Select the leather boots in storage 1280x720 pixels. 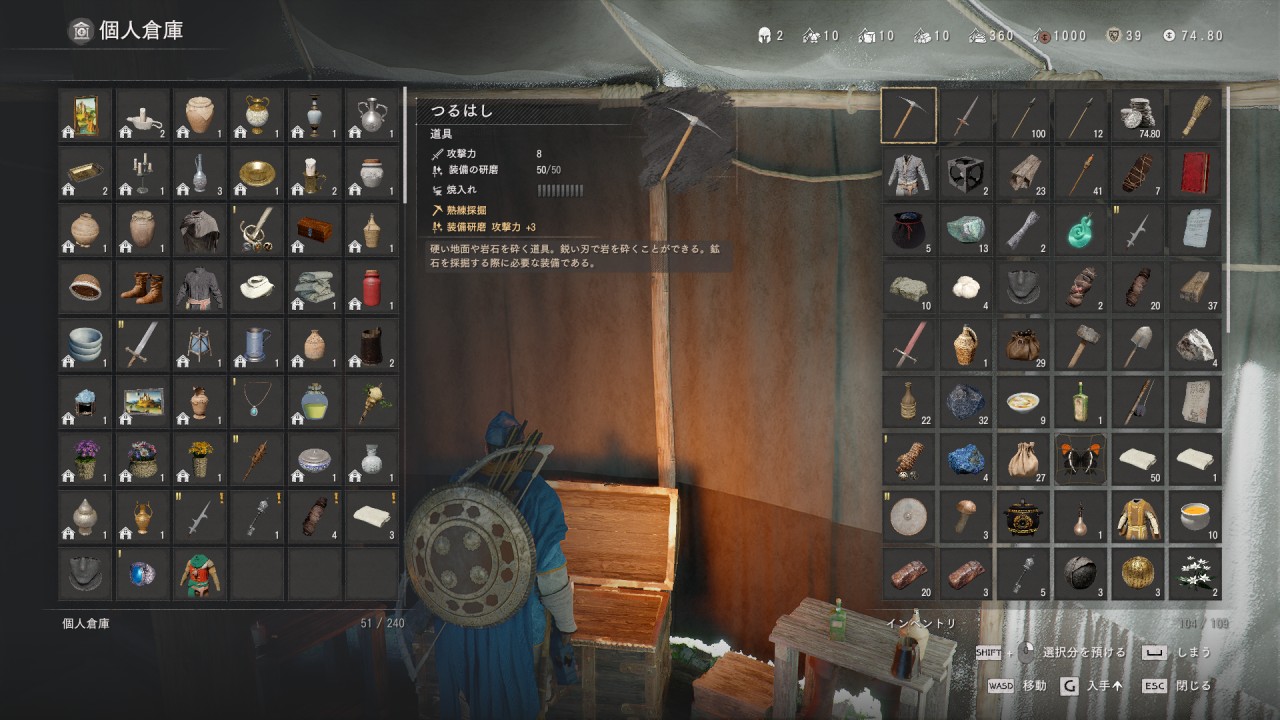(142, 289)
